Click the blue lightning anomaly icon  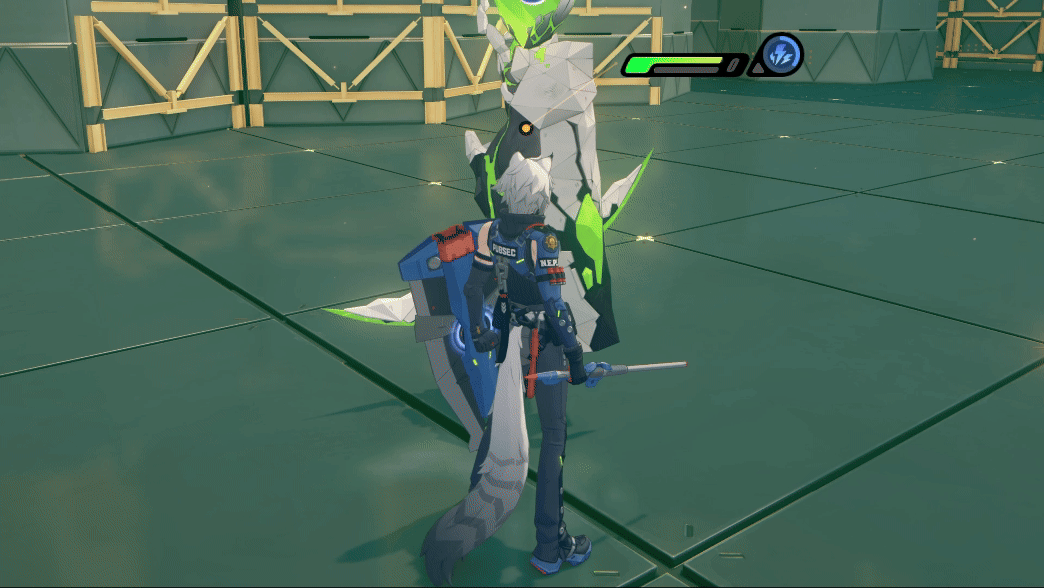781,54
